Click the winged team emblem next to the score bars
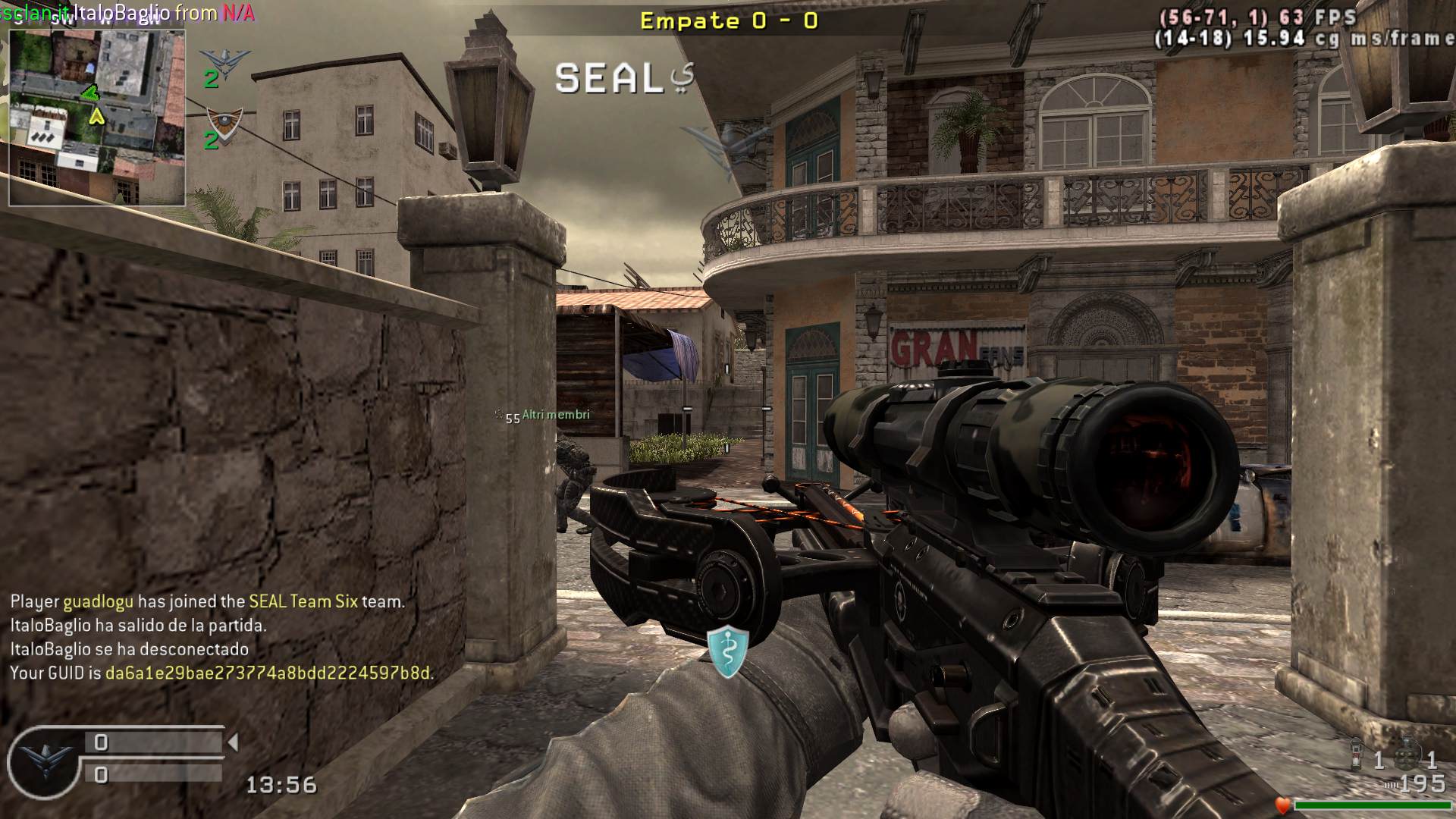Screen dimensions: 1456x819 click(x=44, y=761)
